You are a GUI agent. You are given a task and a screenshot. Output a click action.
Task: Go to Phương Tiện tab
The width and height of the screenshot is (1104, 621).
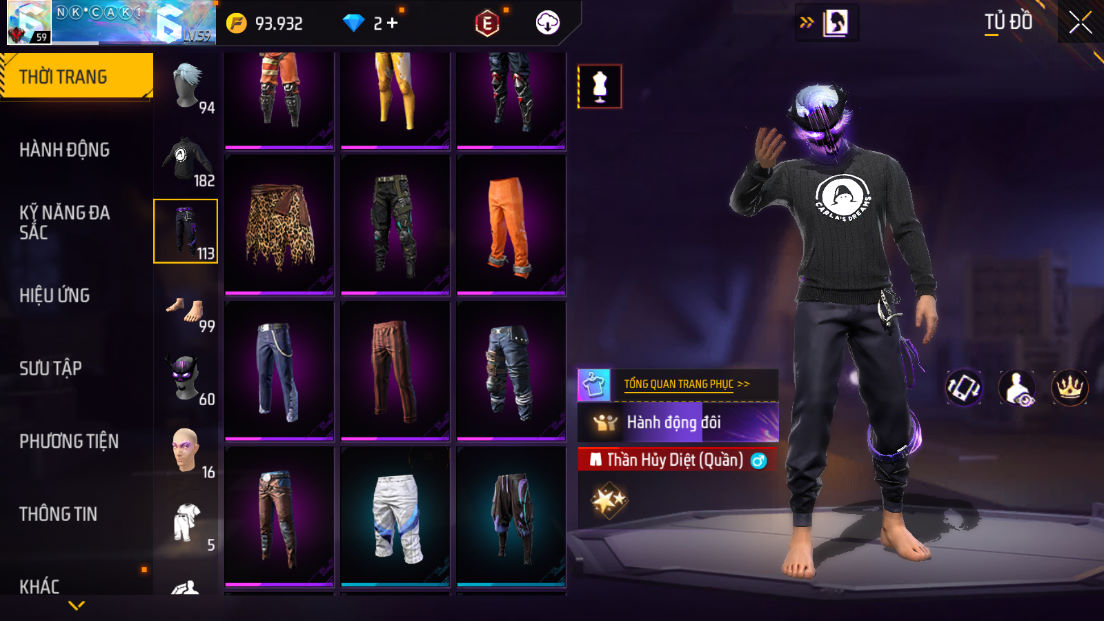68,441
